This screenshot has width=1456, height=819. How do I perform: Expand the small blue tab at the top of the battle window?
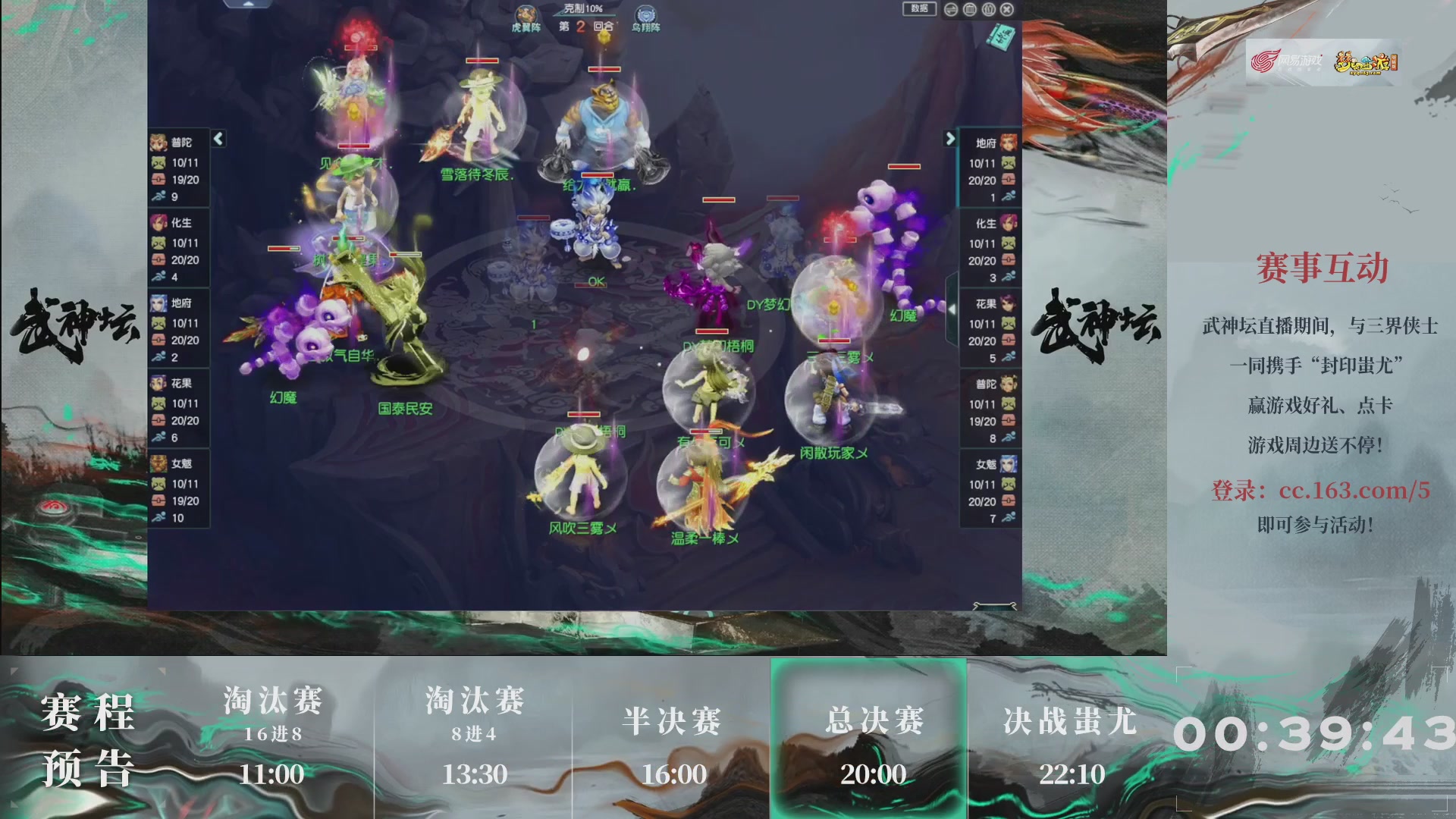pyautogui.click(x=246, y=4)
